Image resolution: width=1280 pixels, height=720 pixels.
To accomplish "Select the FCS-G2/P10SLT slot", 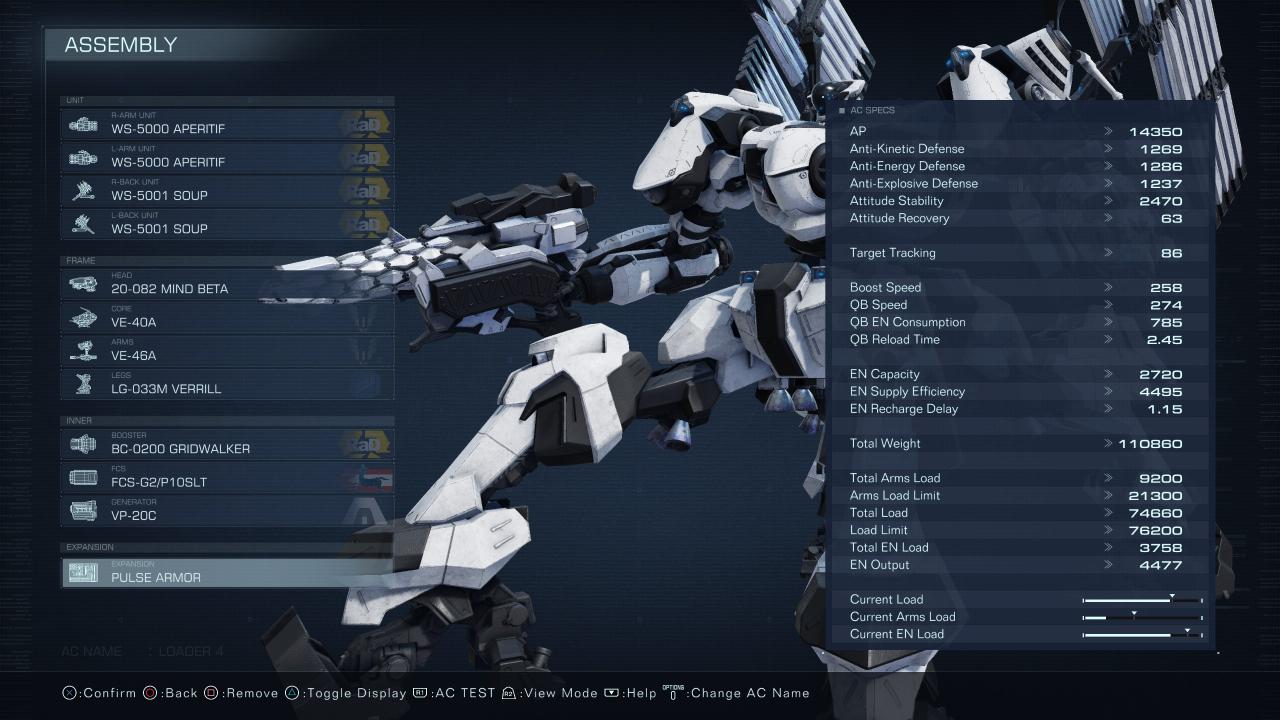I will point(227,477).
